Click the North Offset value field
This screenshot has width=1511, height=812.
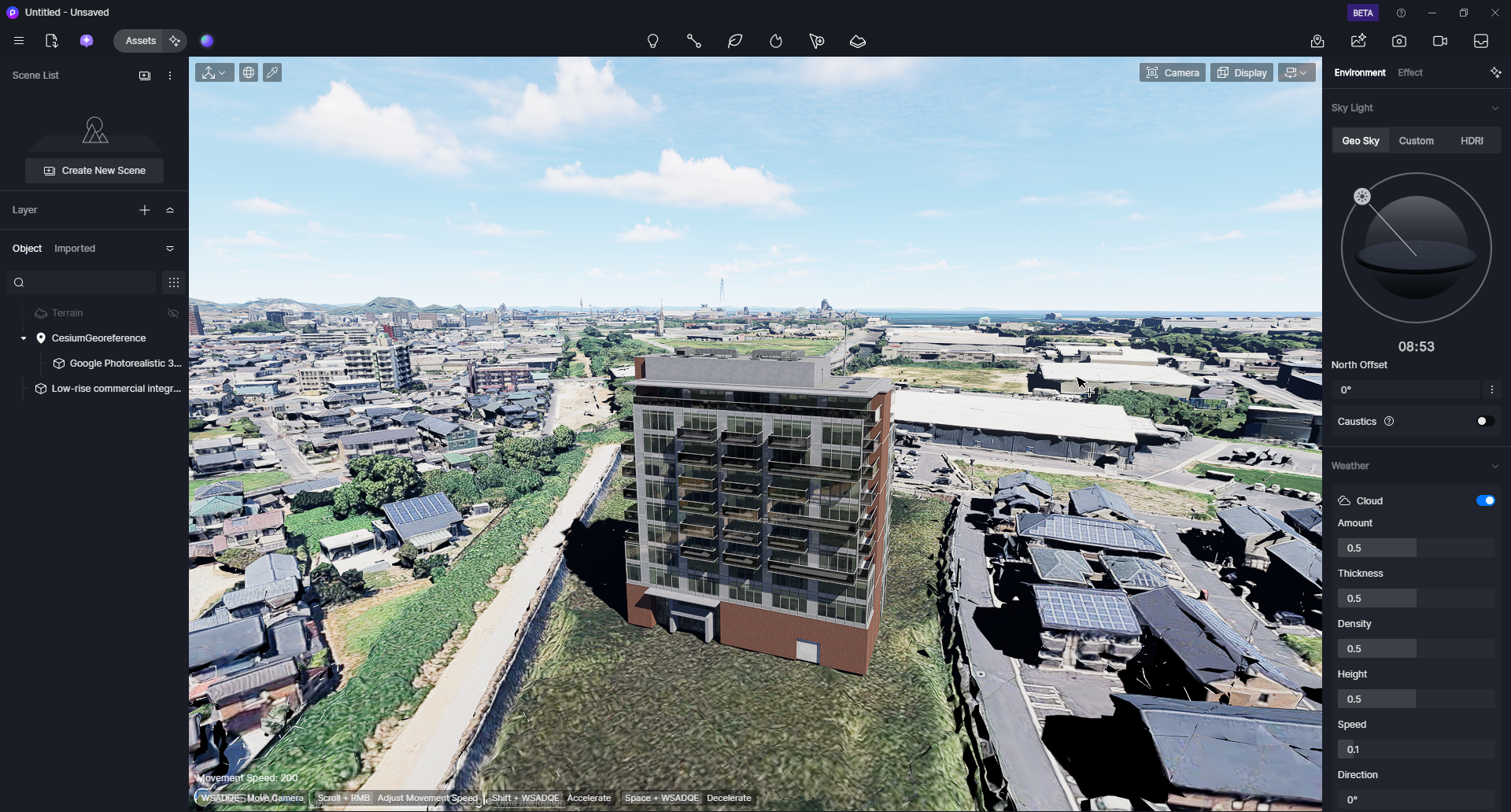click(1405, 390)
